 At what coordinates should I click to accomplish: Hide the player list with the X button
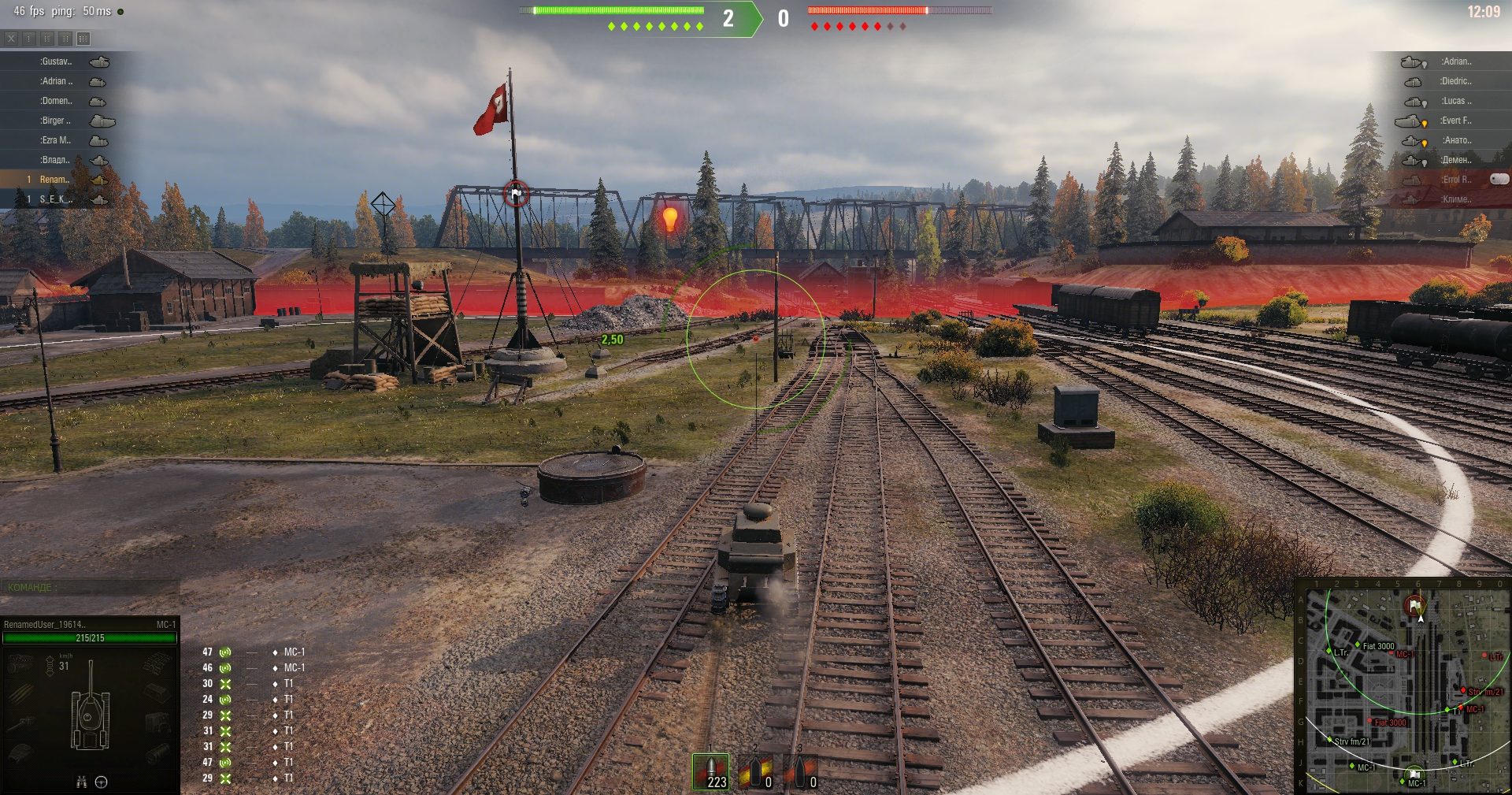pyautogui.click(x=11, y=38)
